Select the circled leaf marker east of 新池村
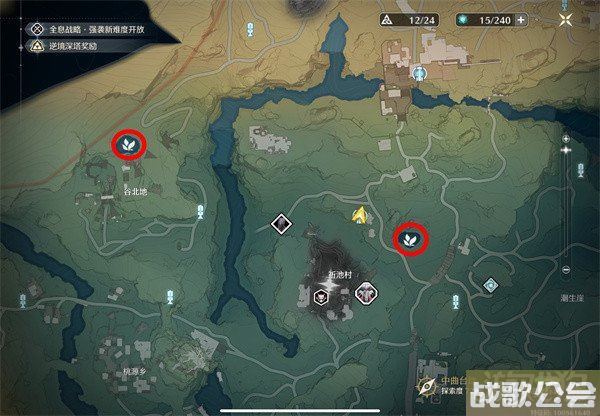The width and height of the screenshot is (600, 416). (x=410, y=238)
